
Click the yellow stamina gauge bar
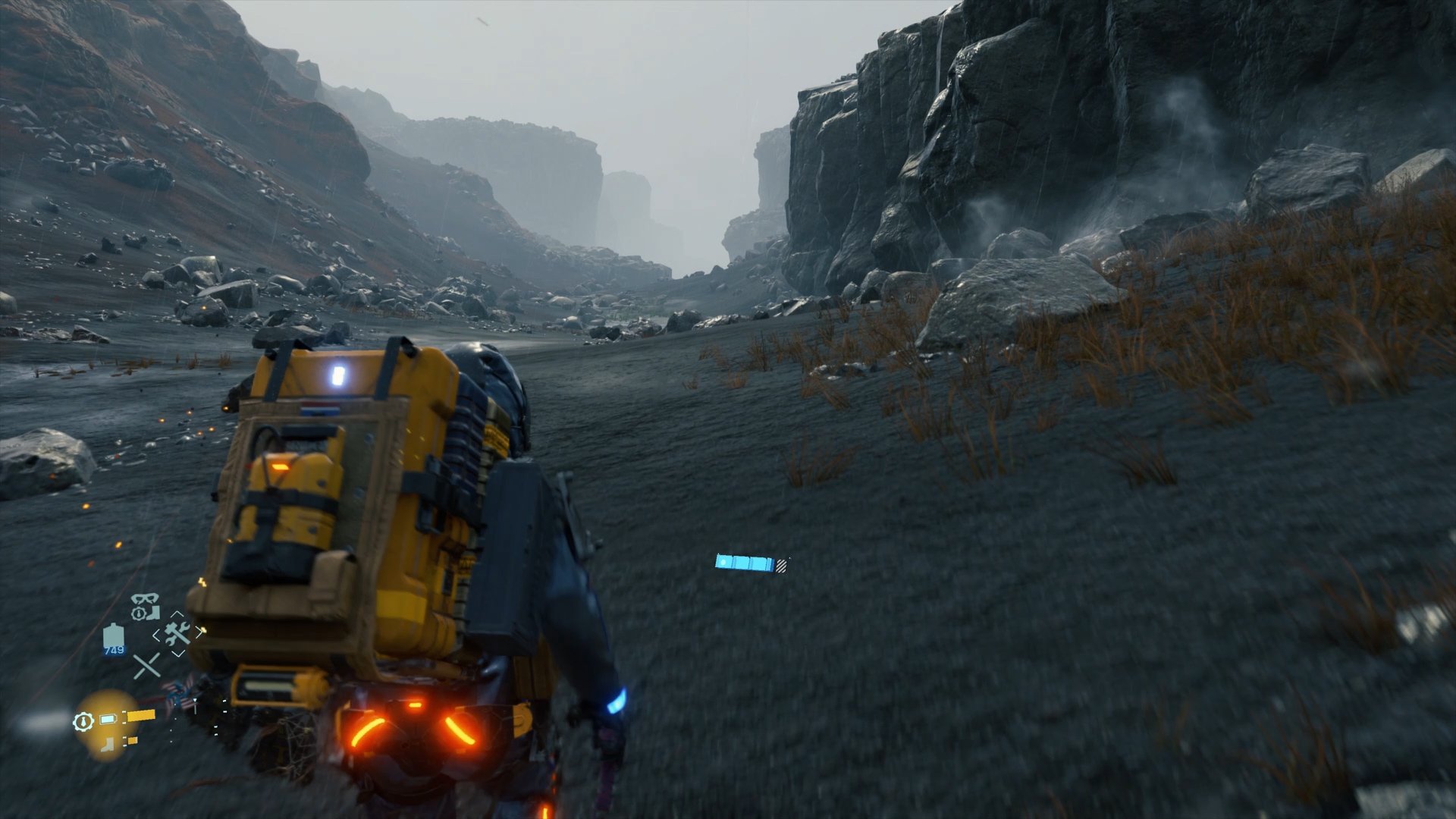pyautogui.click(x=141, y=715)
